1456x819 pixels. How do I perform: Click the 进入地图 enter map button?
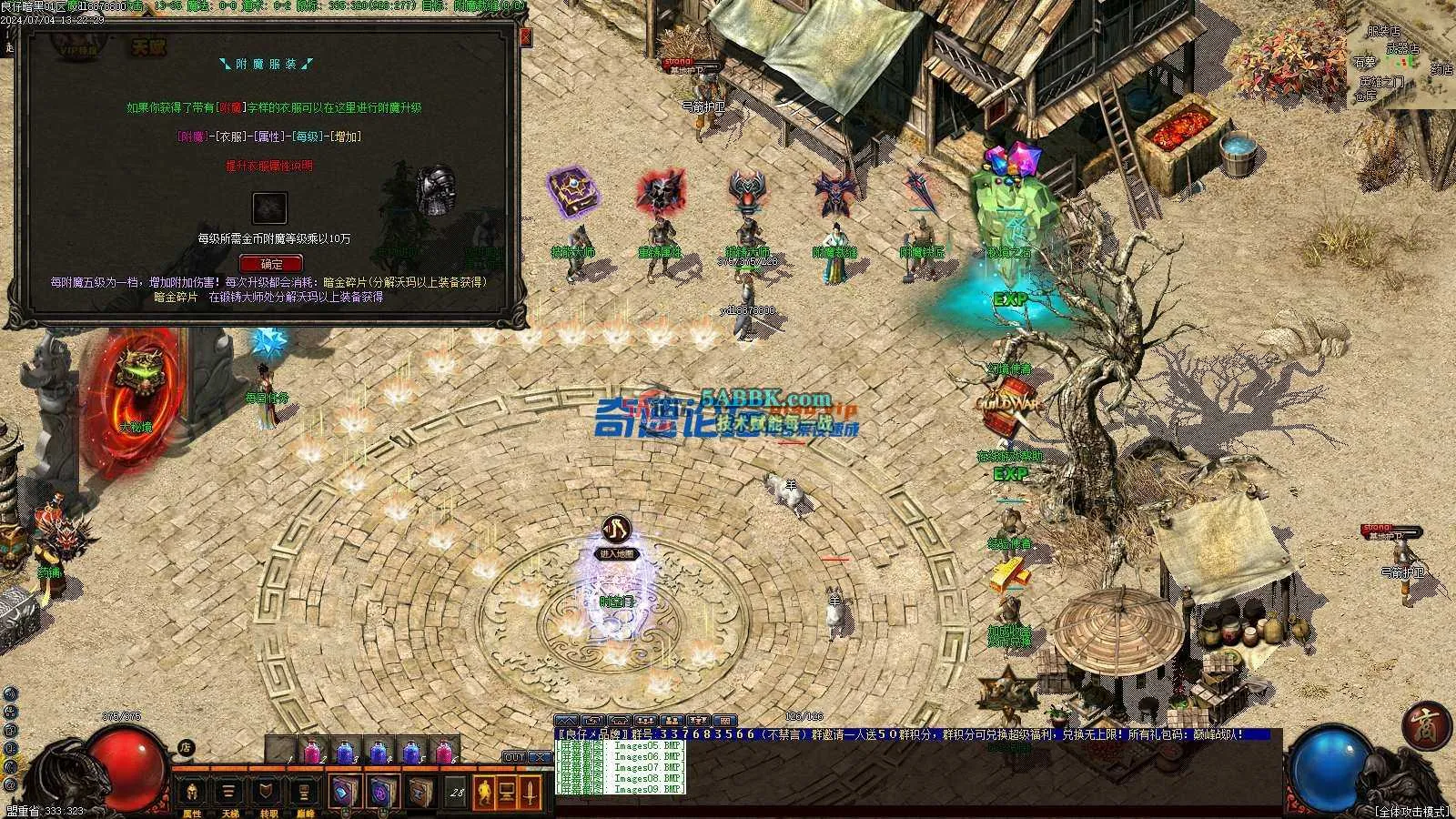click(x=617, y=553)
